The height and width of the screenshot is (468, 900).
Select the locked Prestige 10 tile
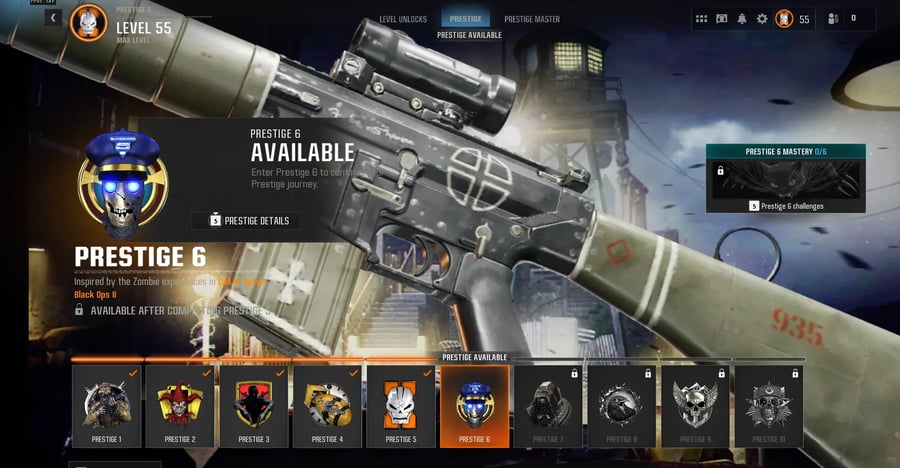(768, 405)
